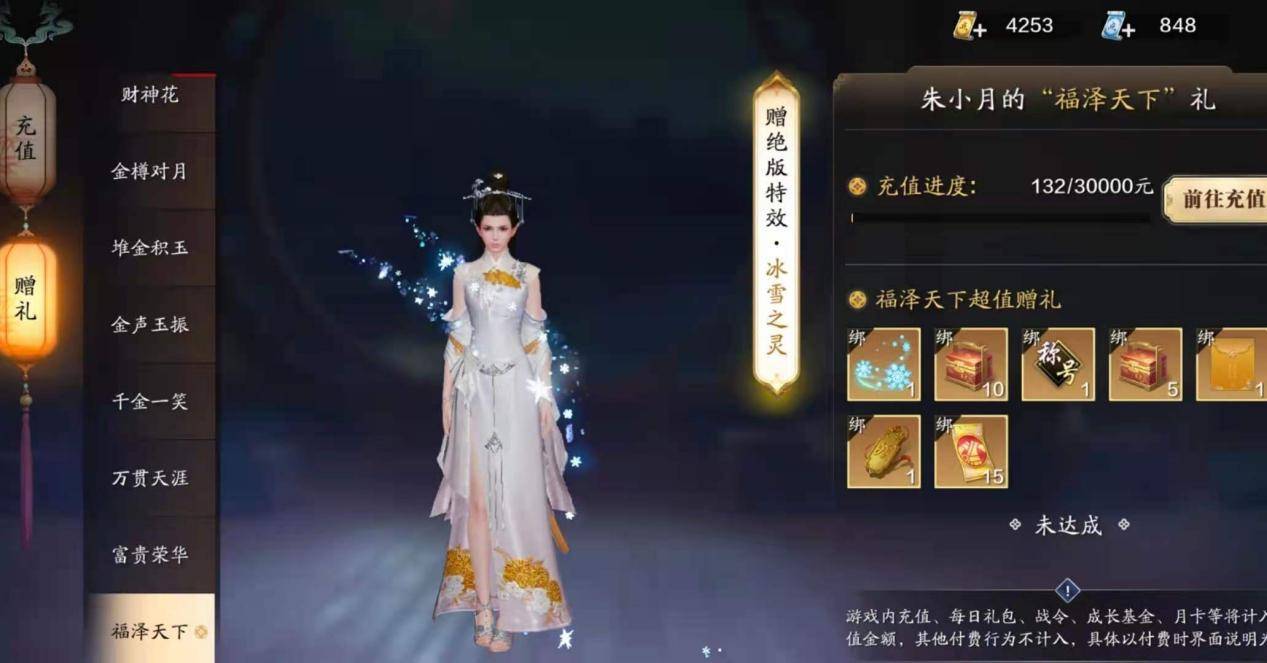View the golden envelope reward

coord(1232,364)
